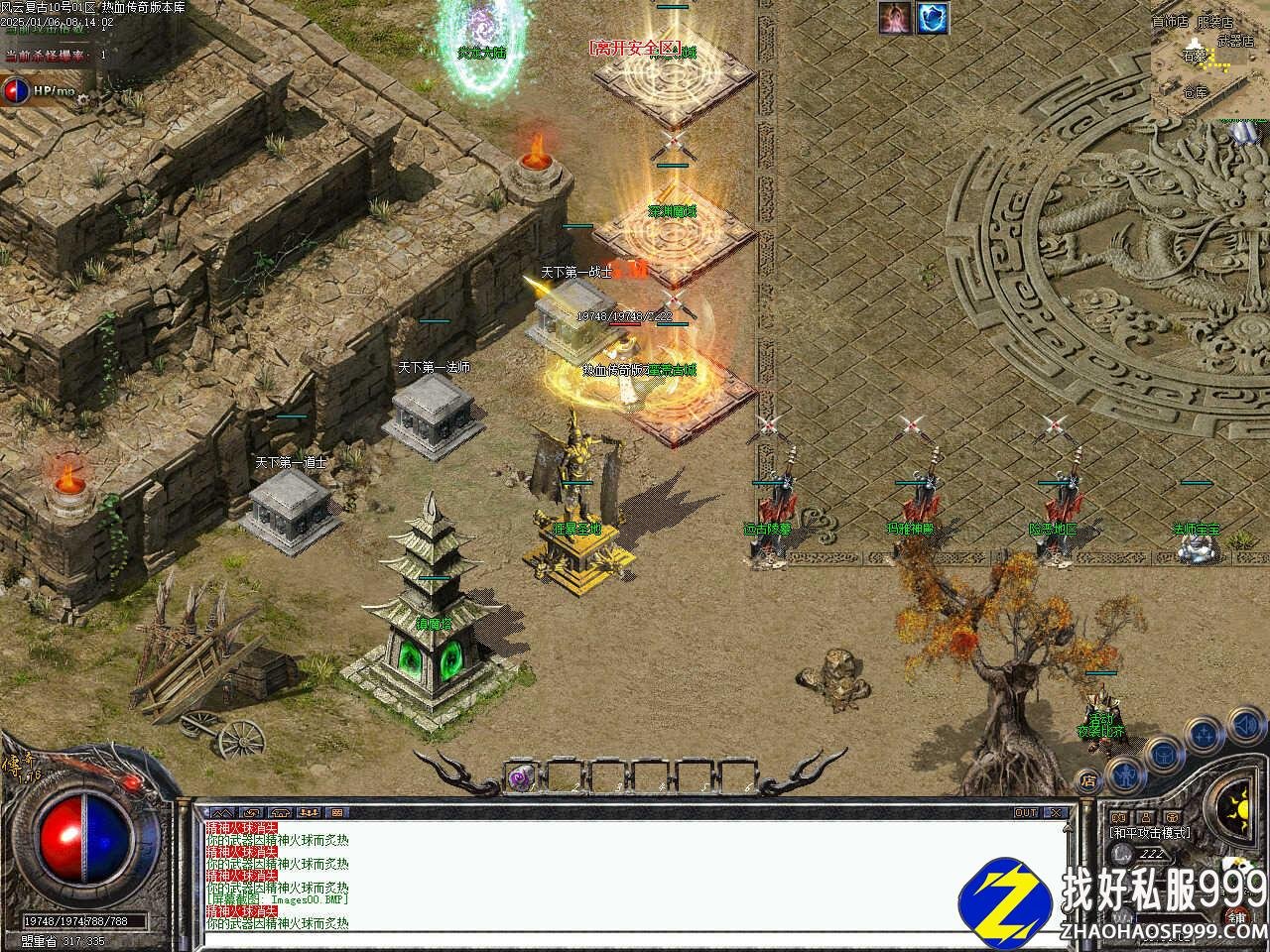This screenshot has height=952, width=1270.
Task: Open the skills round button with four stars
Action: point(1203,735)
